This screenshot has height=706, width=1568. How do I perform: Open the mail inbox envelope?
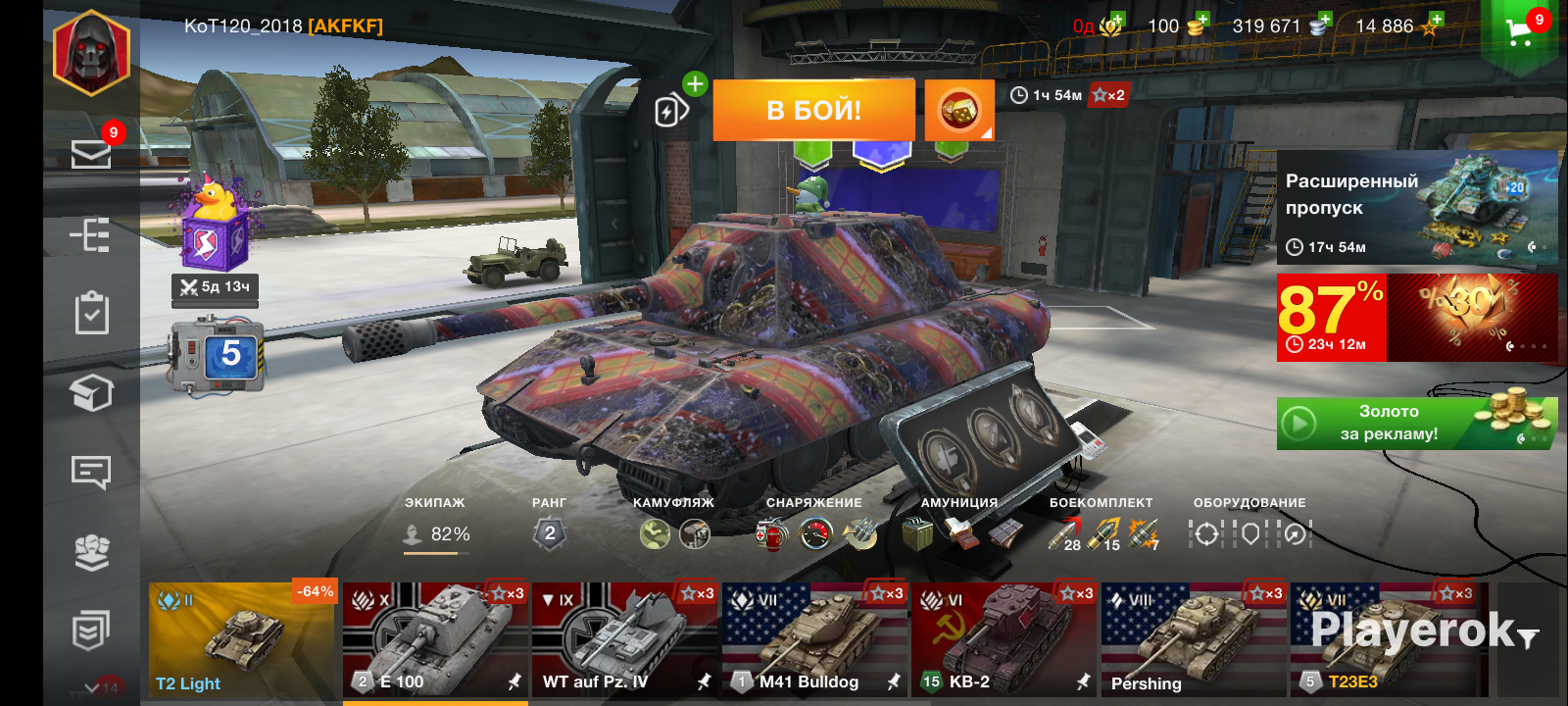[x=91, y=154]
